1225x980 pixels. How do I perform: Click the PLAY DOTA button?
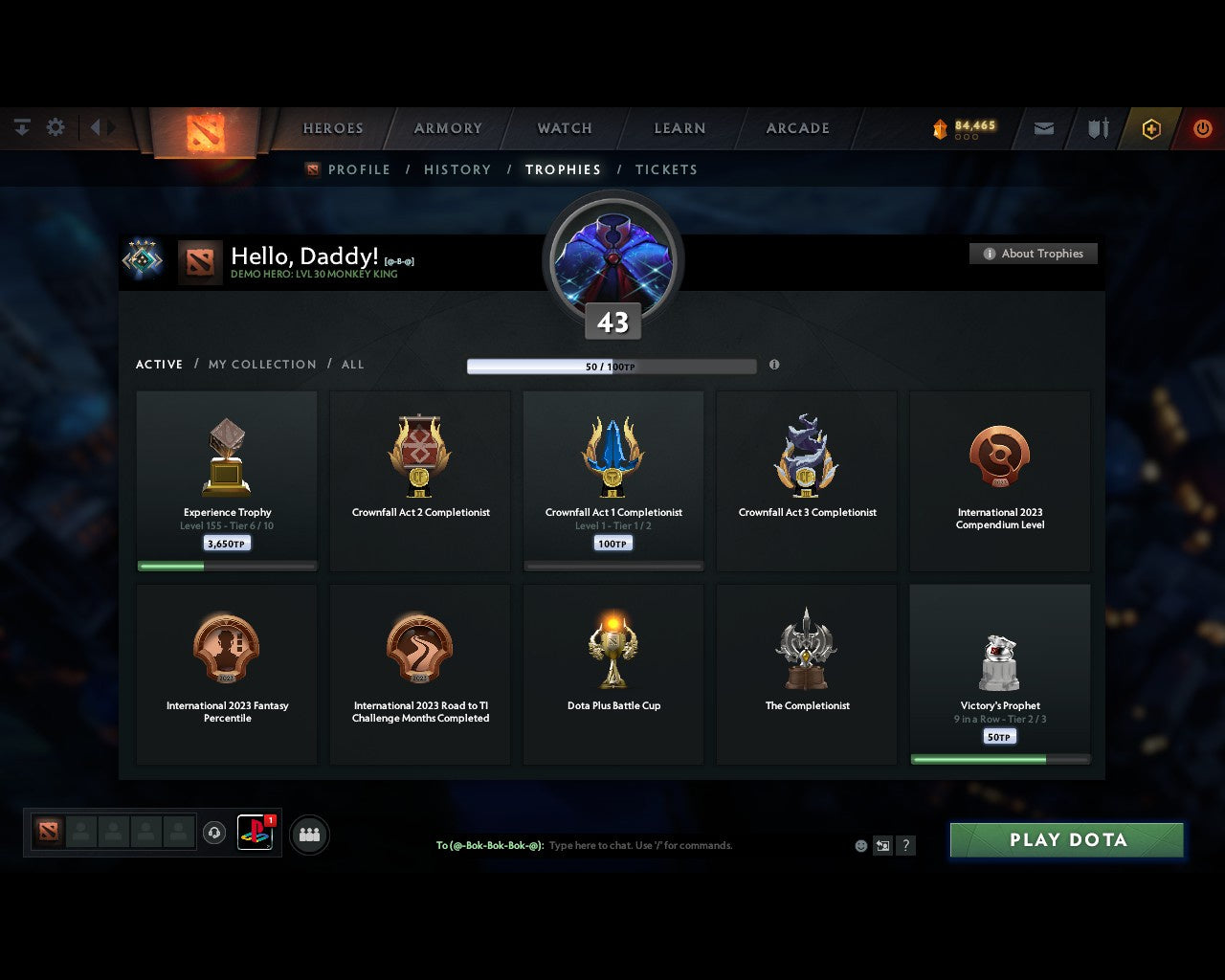click(x=1066, y=839)
